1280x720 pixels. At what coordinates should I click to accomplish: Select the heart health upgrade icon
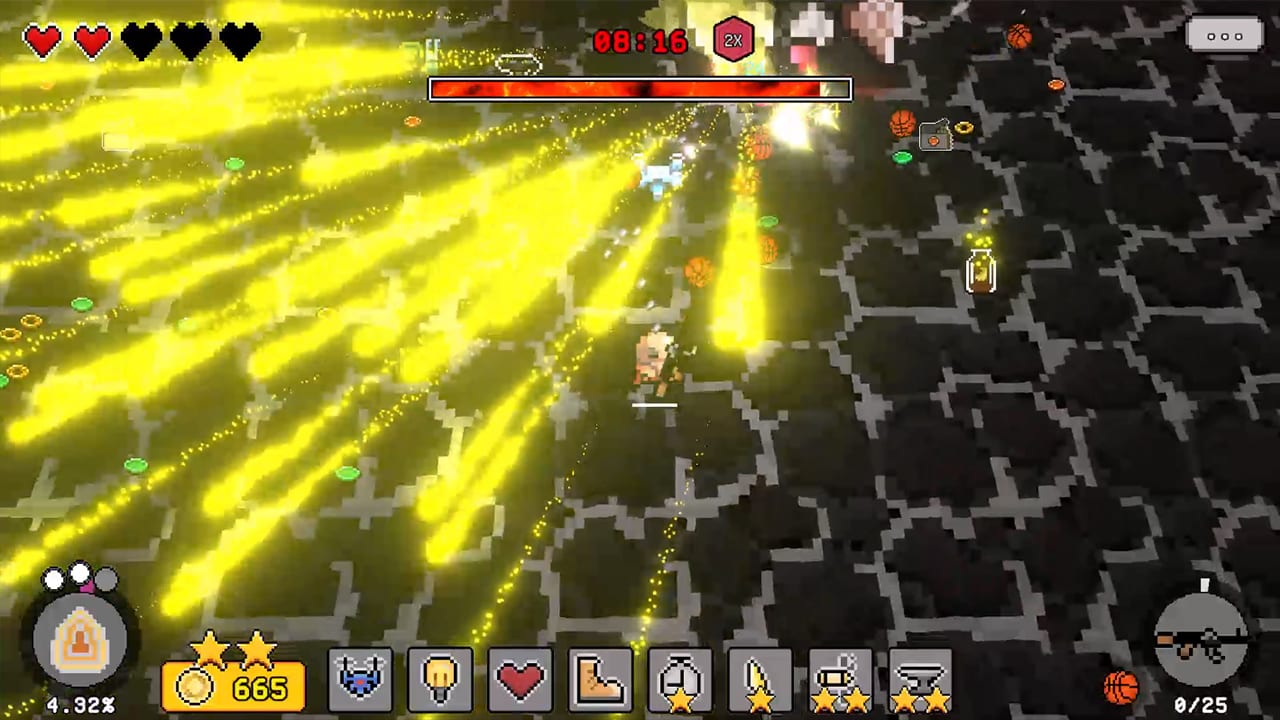520,678
